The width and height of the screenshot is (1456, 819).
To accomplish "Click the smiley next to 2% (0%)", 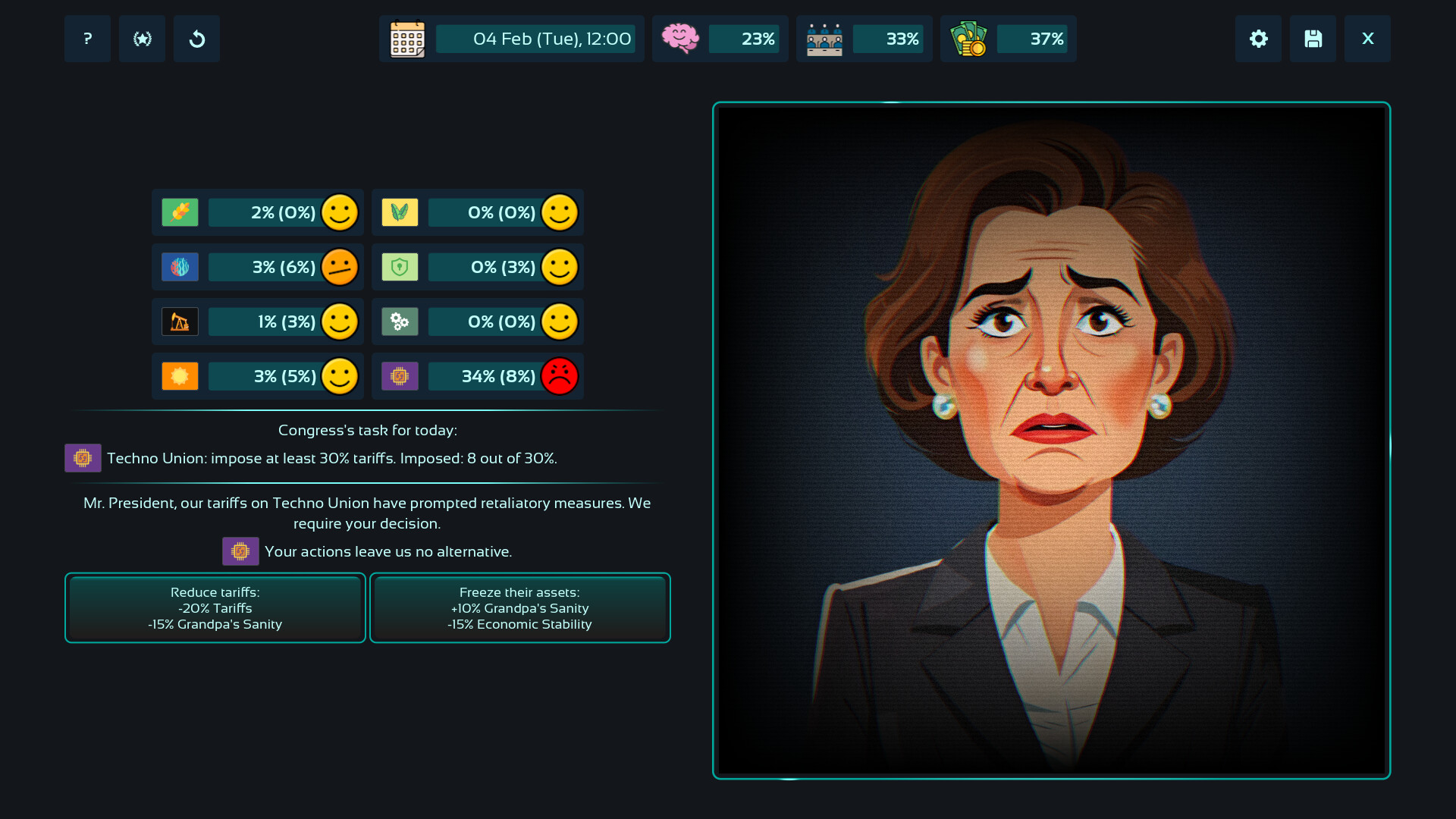I will click(340, 212).
